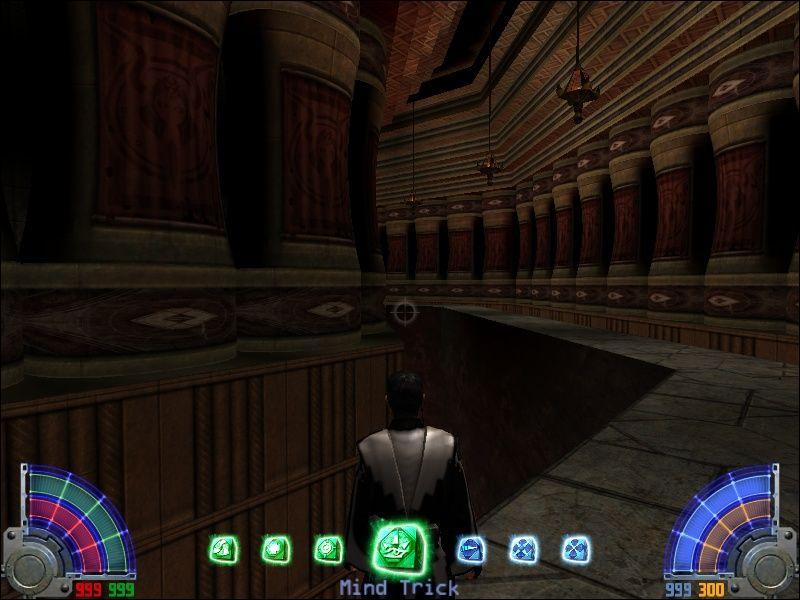Screen dimensions: 800x600
Task: Activate the highlighted Mind Trick power
Action: pos(395,545)
